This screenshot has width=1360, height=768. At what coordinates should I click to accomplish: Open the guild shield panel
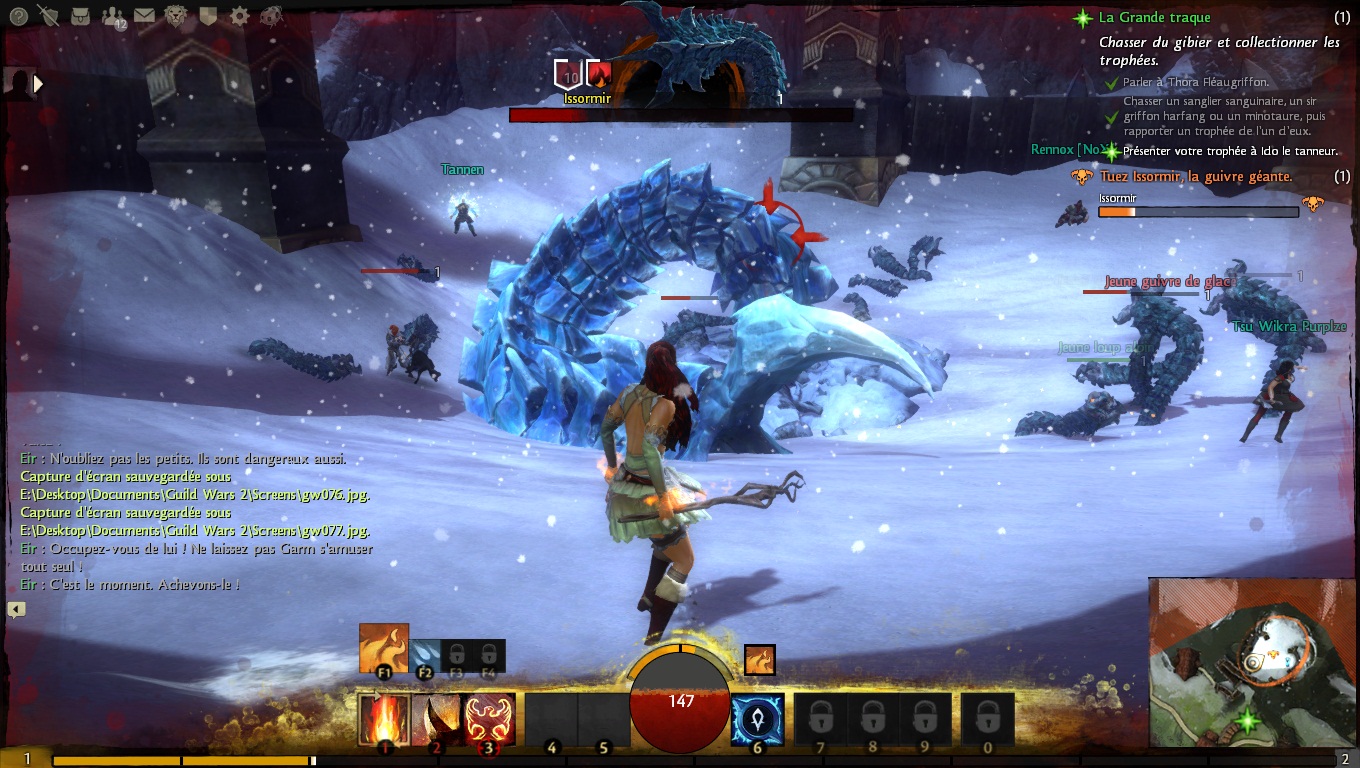(x=208, y=16)
